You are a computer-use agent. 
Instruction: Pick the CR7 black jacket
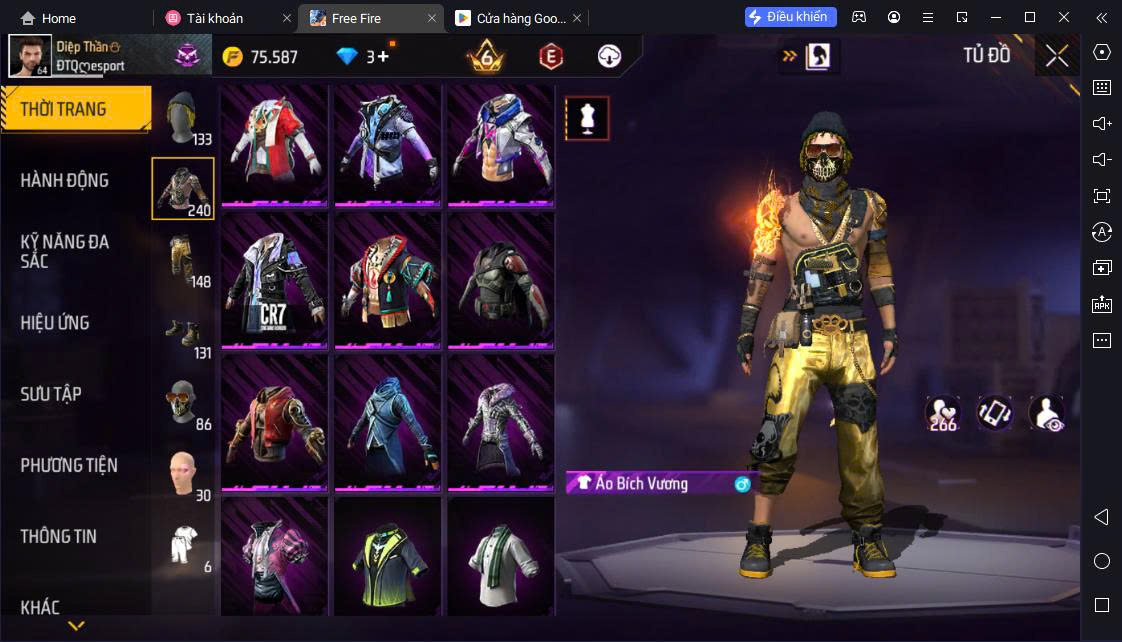(x=275, y=281)
